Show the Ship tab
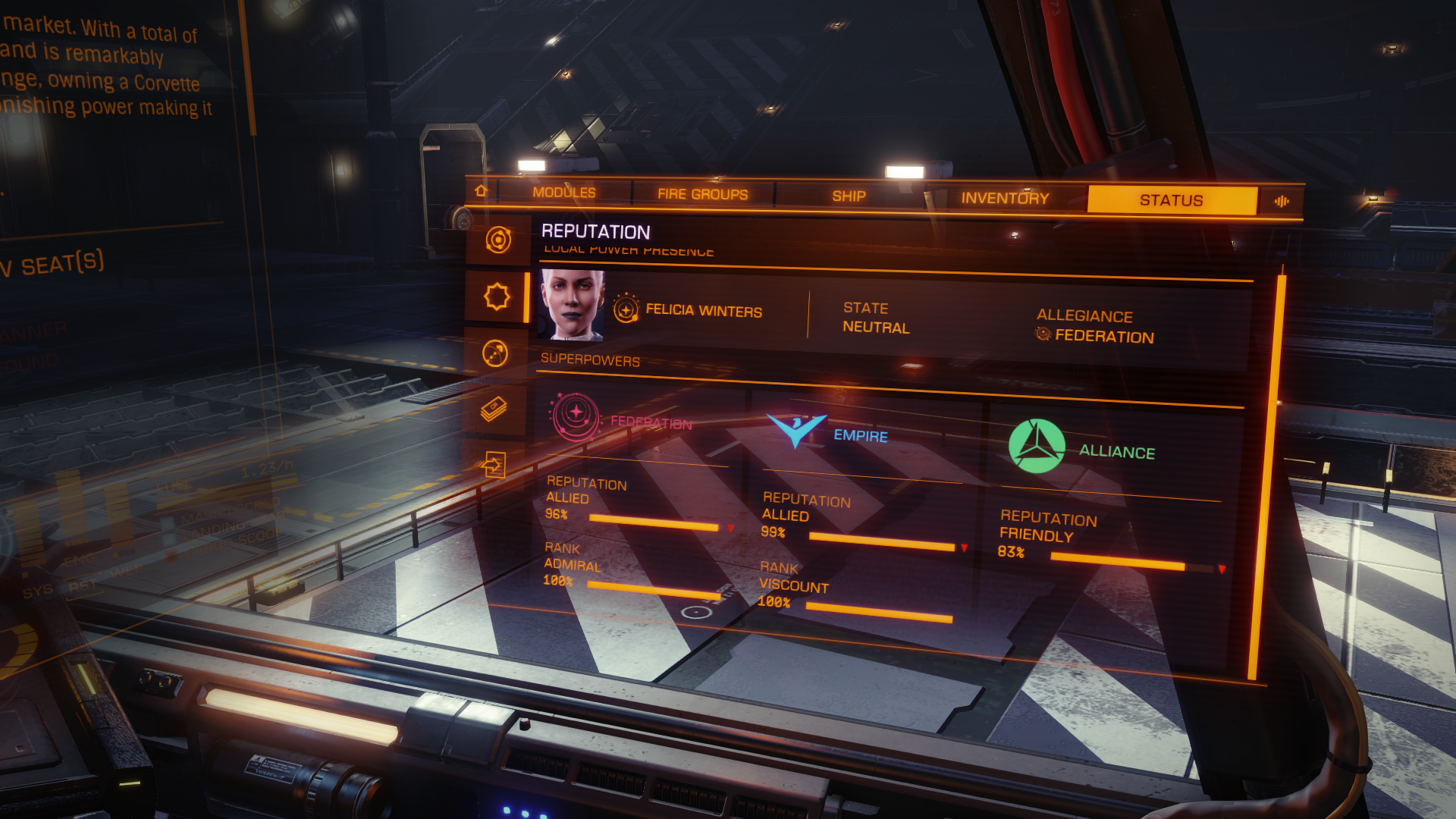 [x=849, y=196]
